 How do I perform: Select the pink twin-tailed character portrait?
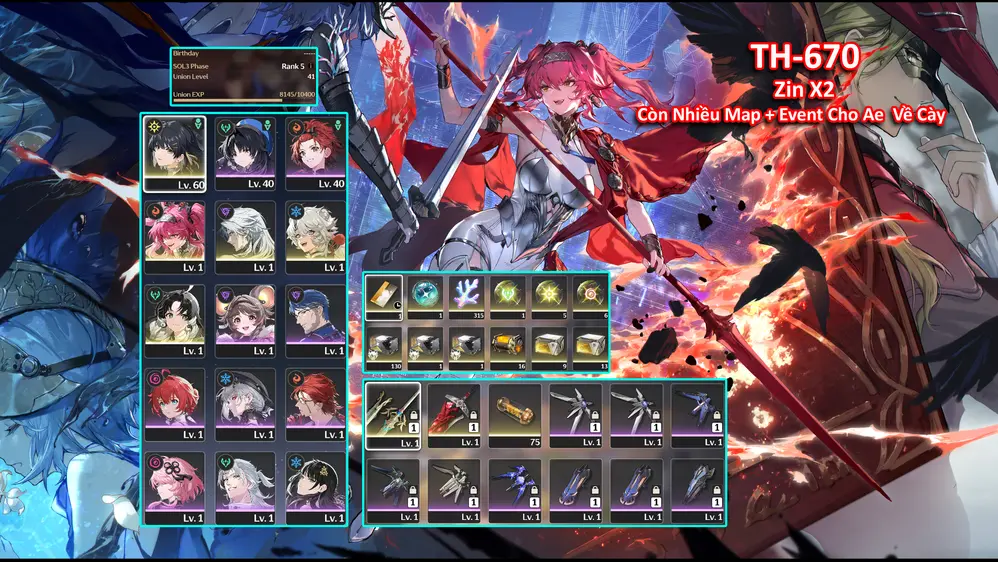click(x=175, y=236)
